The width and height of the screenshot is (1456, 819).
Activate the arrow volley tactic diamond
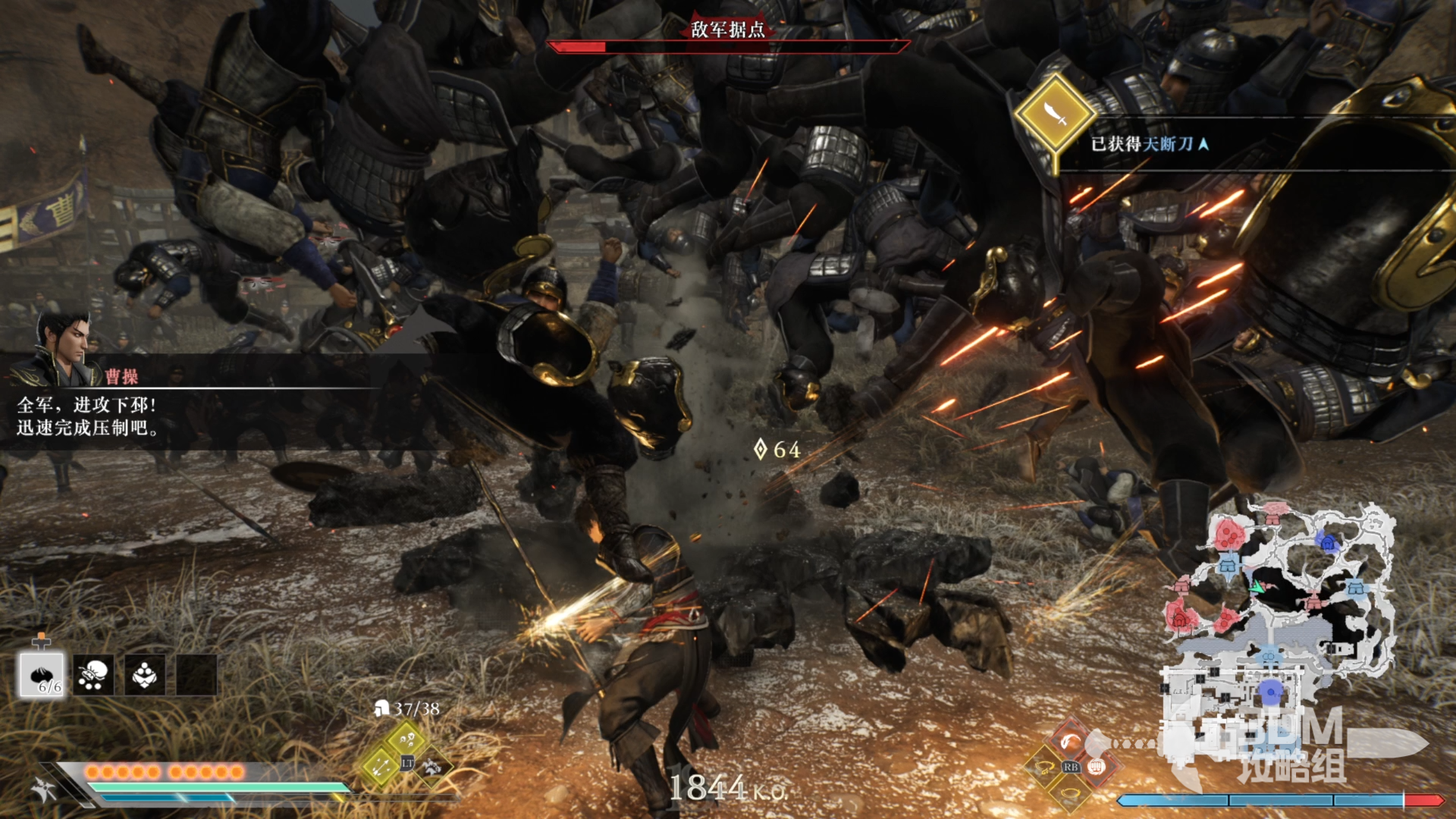pos(381,767)
